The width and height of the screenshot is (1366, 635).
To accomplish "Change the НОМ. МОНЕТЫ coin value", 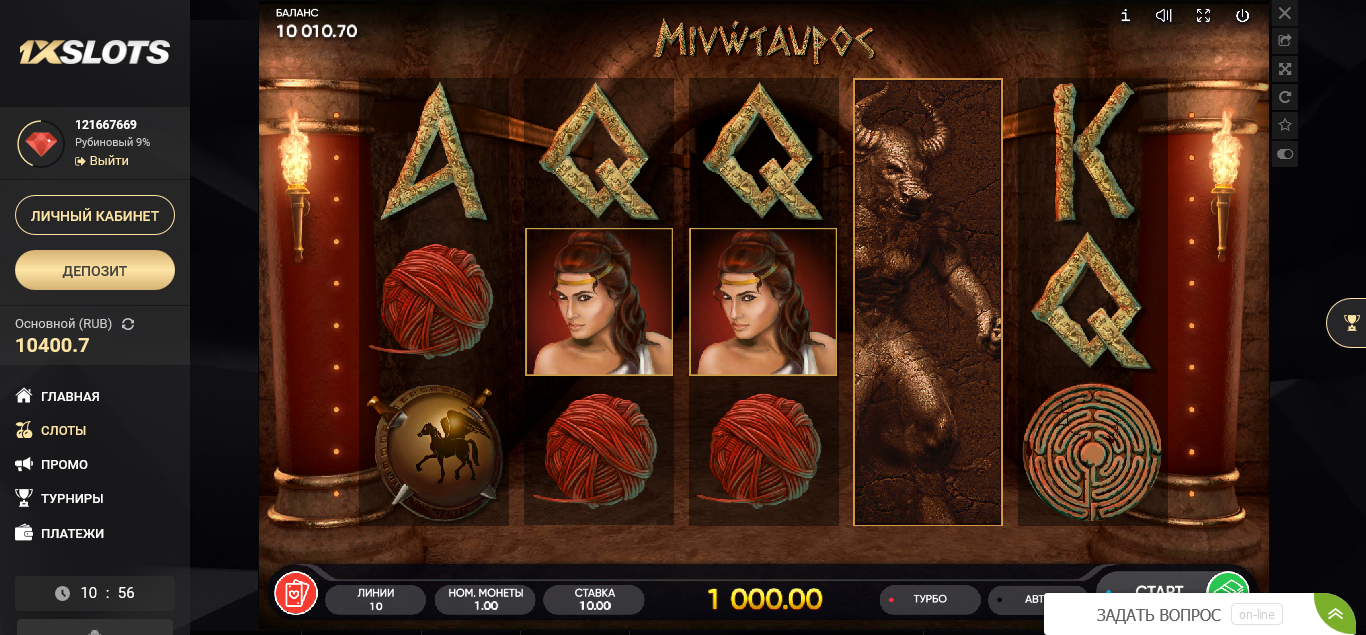I will (x=485, y=600).
